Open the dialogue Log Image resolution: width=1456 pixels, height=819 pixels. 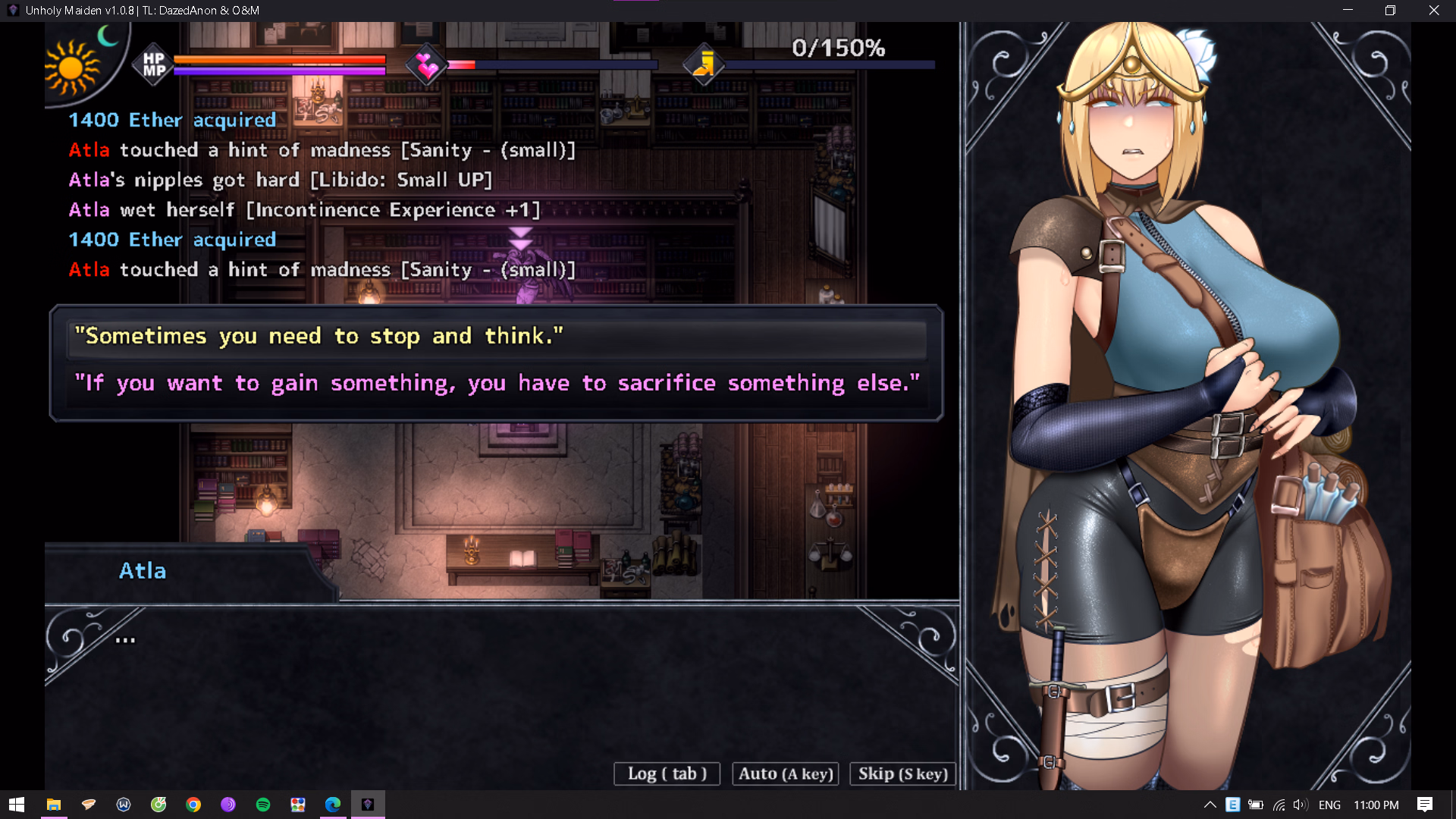667,773
